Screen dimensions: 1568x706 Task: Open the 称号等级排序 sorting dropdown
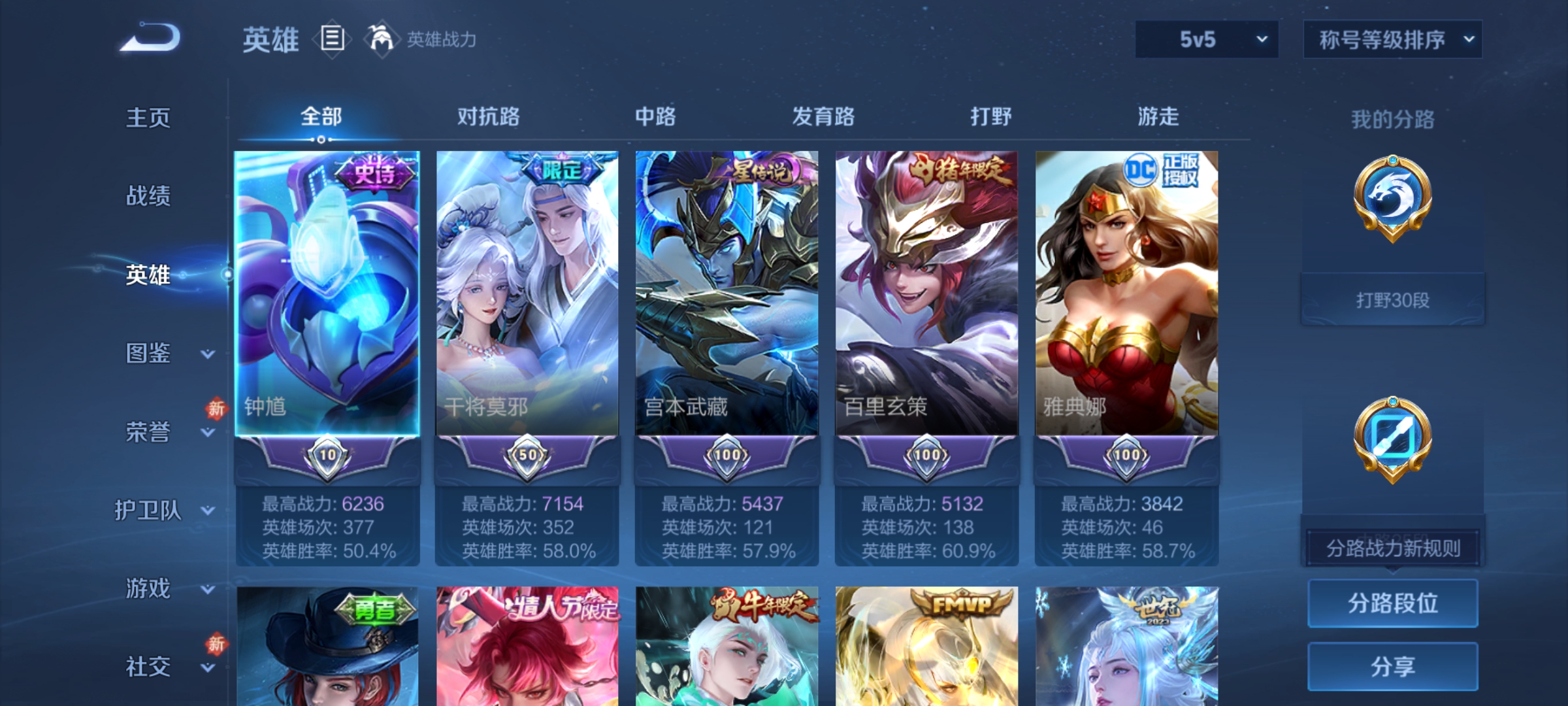click(1392, 39)
